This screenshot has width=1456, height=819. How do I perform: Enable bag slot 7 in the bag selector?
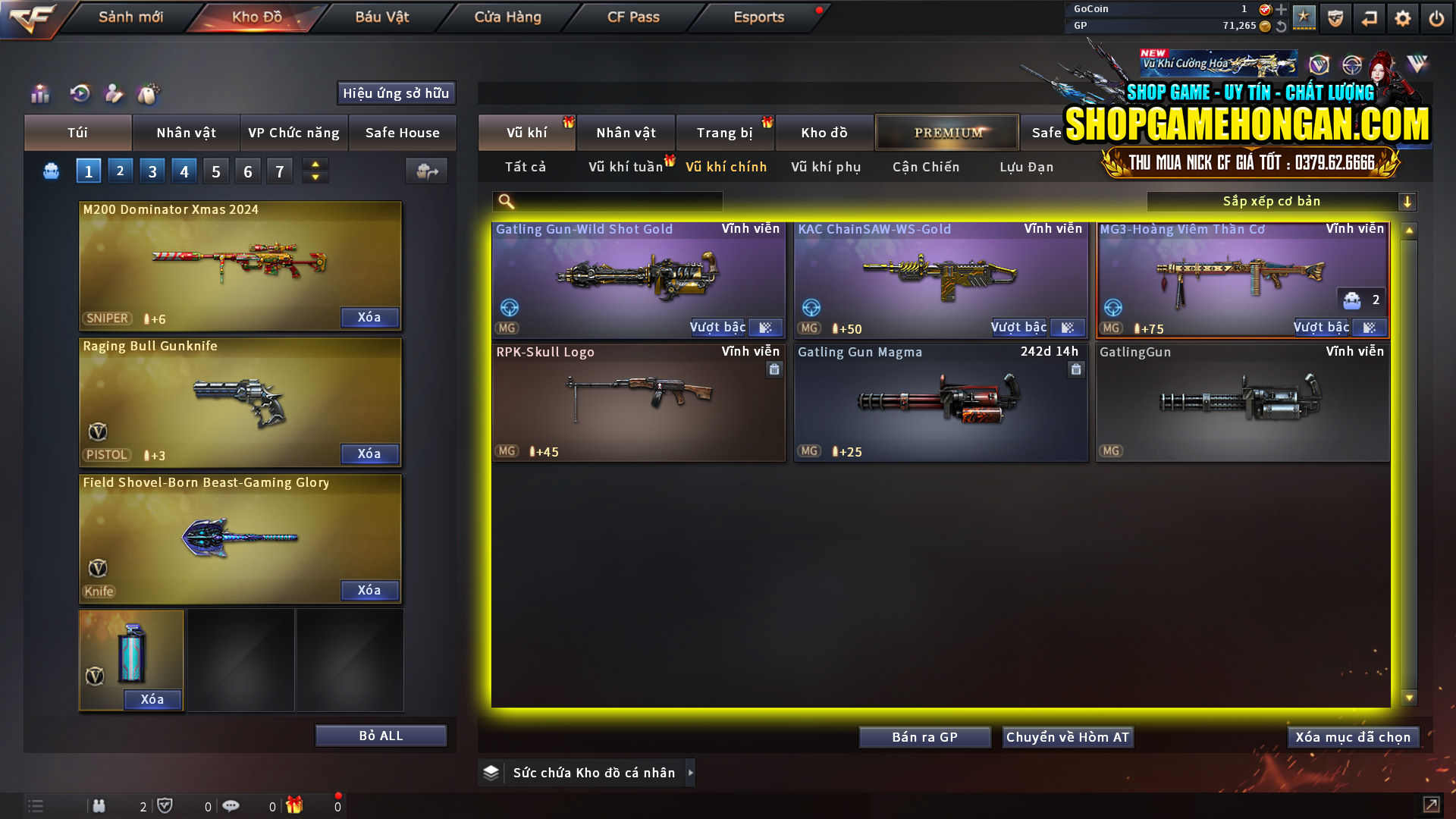pos(279,171)
